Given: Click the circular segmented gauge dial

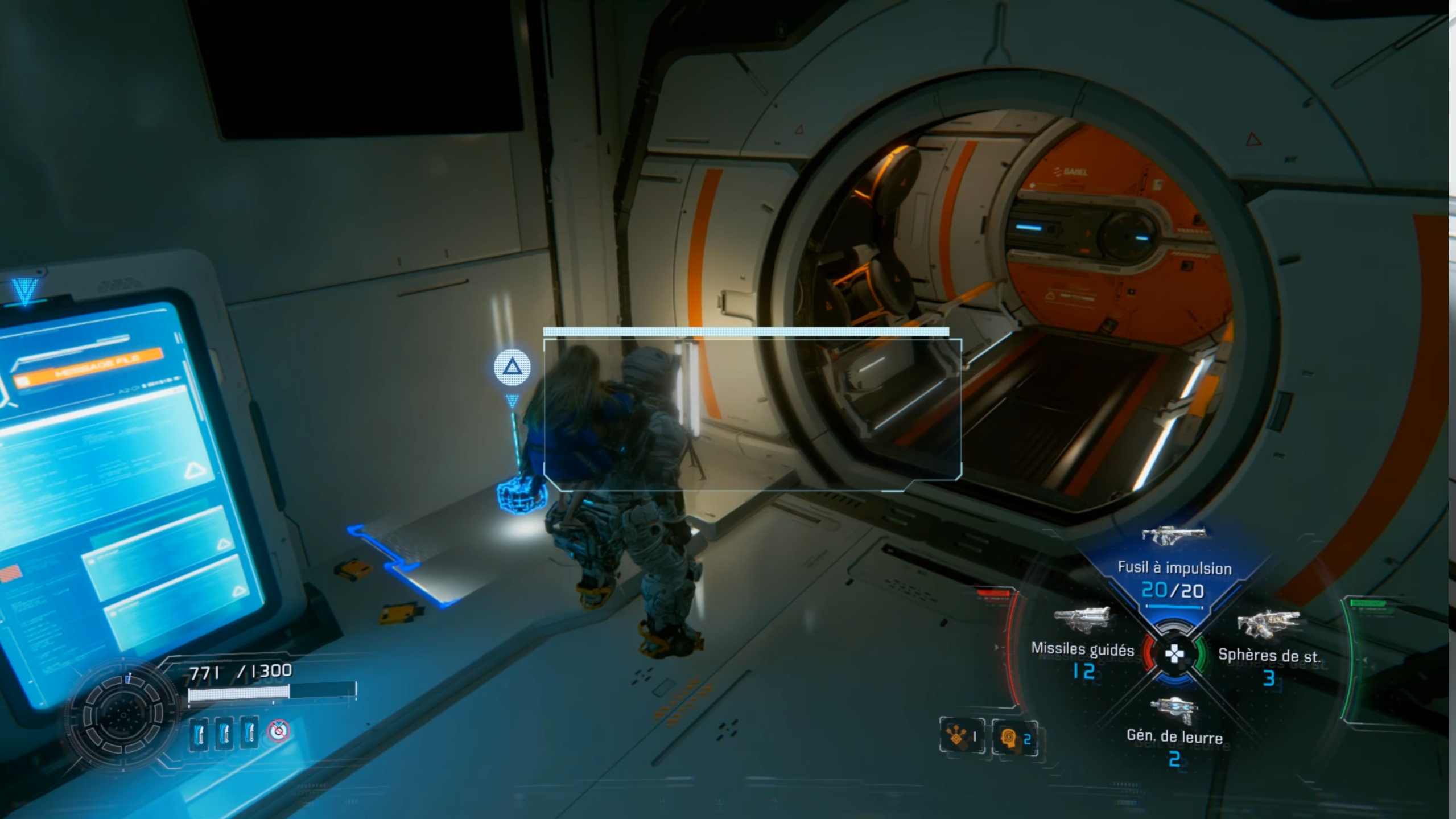Looking at the screenshot, I should (x=123, y=715).
